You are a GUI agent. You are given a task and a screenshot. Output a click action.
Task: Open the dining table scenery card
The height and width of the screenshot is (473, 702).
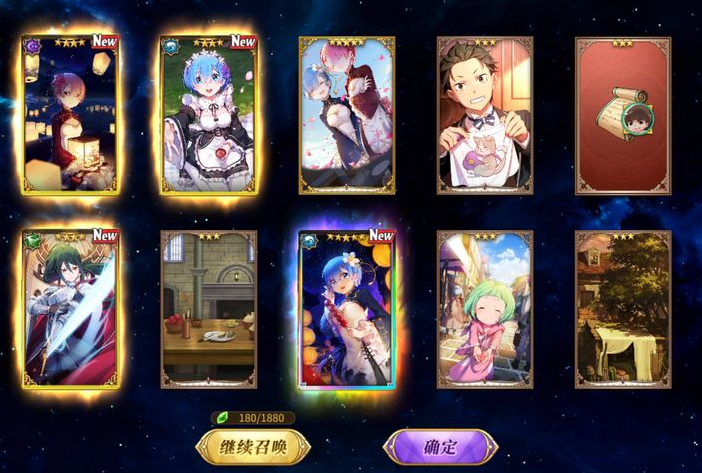208,309
